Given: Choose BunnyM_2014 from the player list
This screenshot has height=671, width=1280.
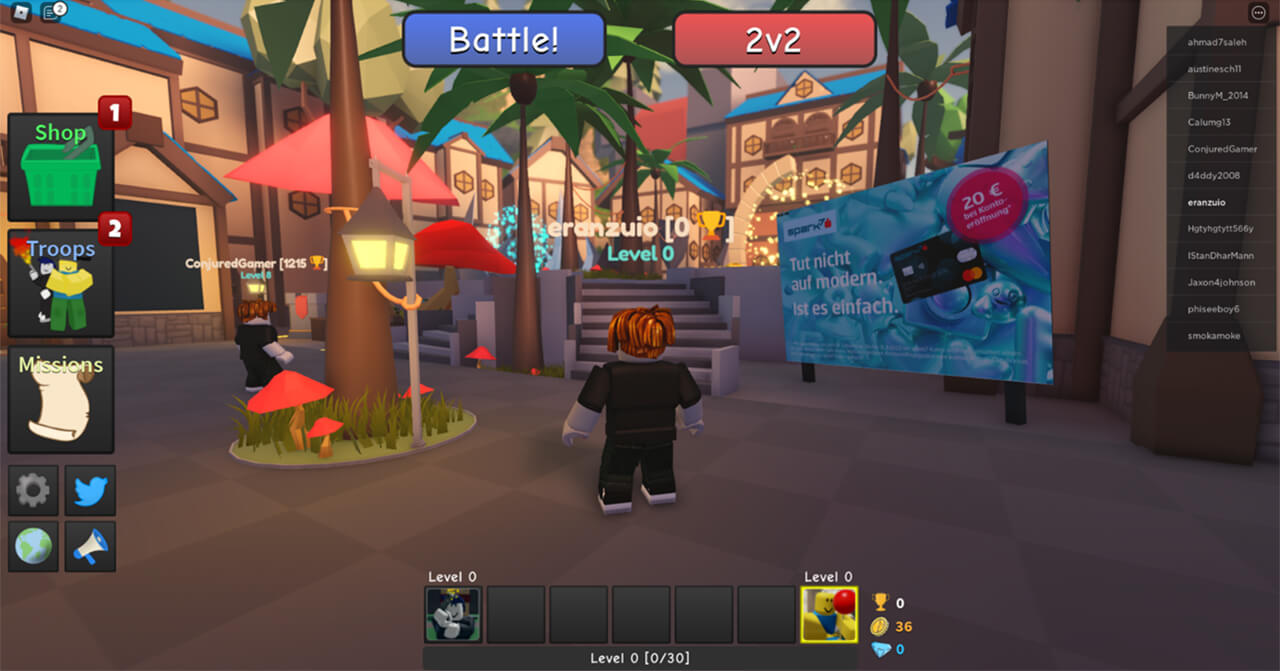Looking at the screenshot, I should coord(1218,96).
